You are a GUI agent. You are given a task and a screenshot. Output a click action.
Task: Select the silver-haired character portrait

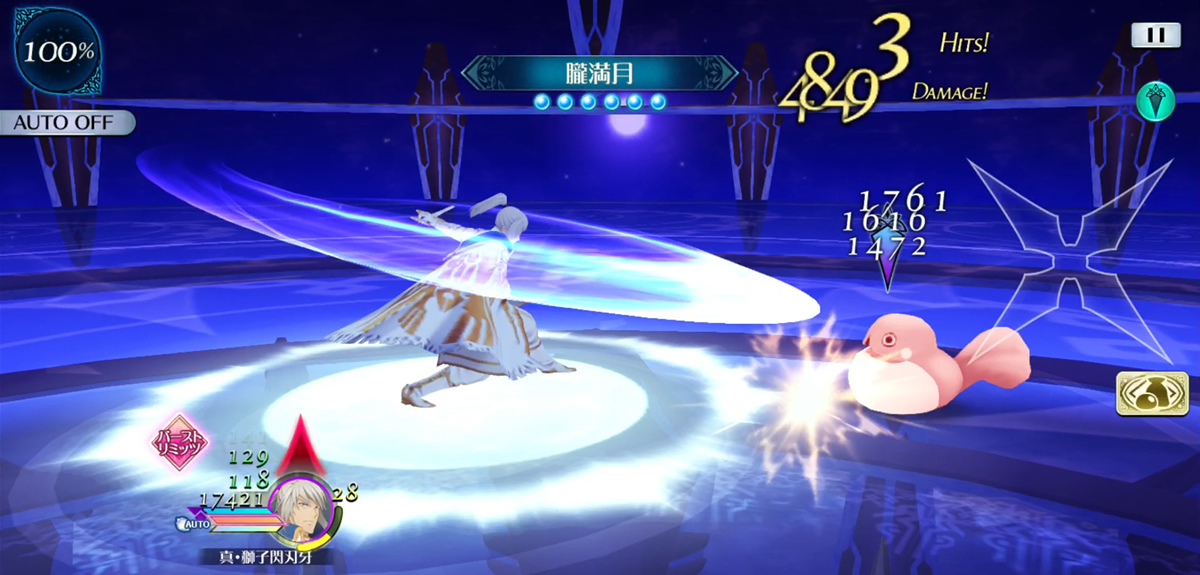pyautogui.click(x=302, y=509)
